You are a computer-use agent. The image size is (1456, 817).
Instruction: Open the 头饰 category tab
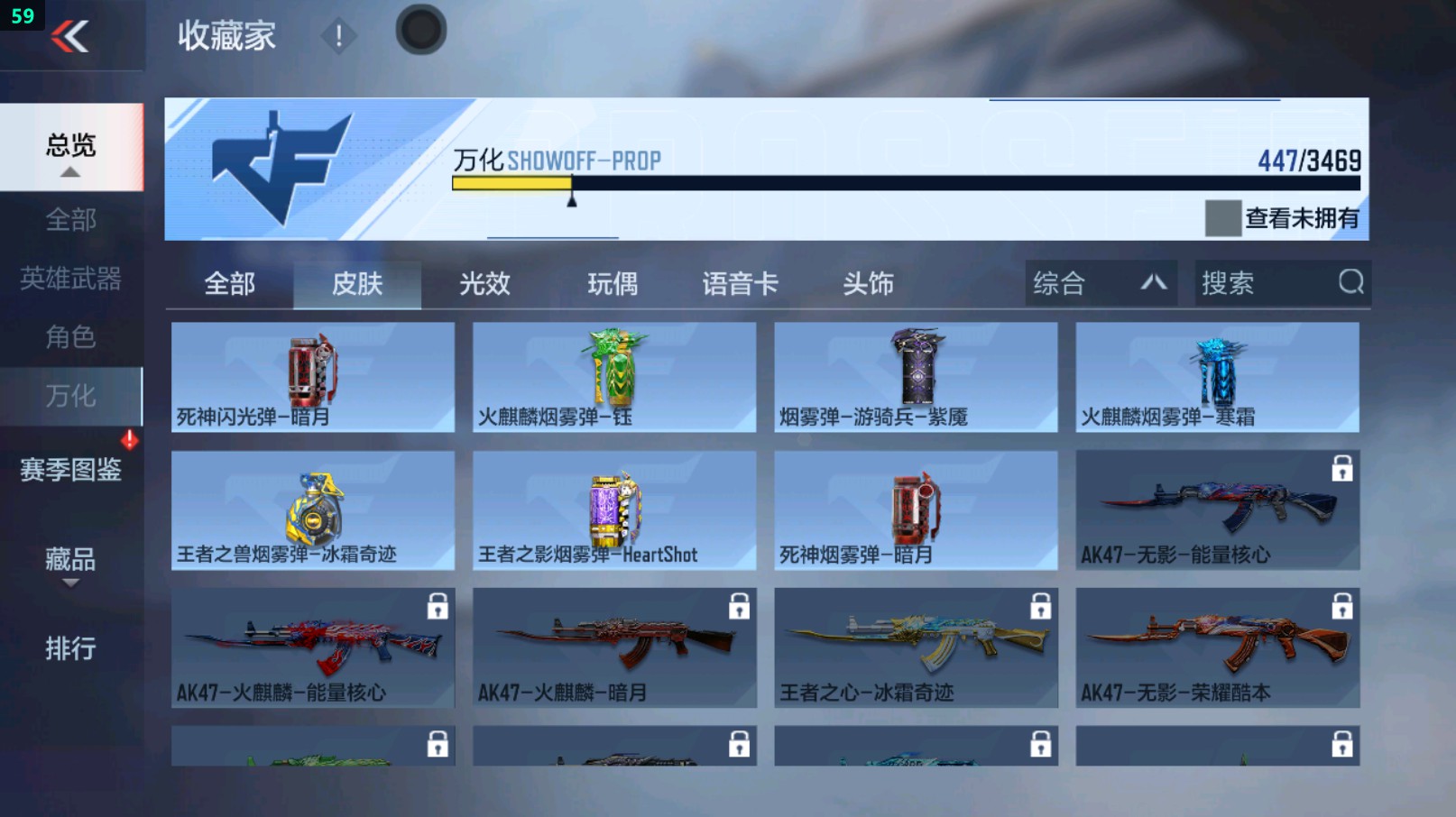(x=868, y=282)
